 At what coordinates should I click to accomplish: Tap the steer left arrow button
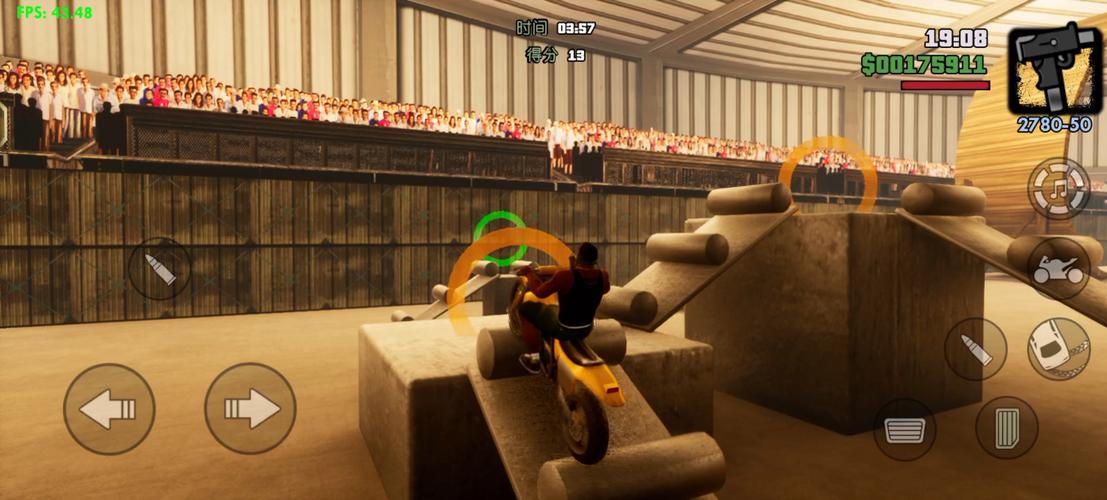[109, 409]
